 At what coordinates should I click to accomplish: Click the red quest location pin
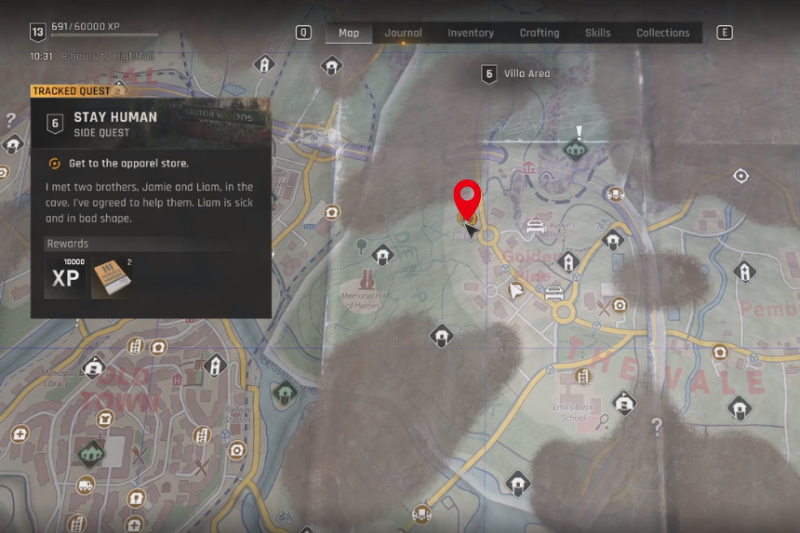[x=467, y=198]
